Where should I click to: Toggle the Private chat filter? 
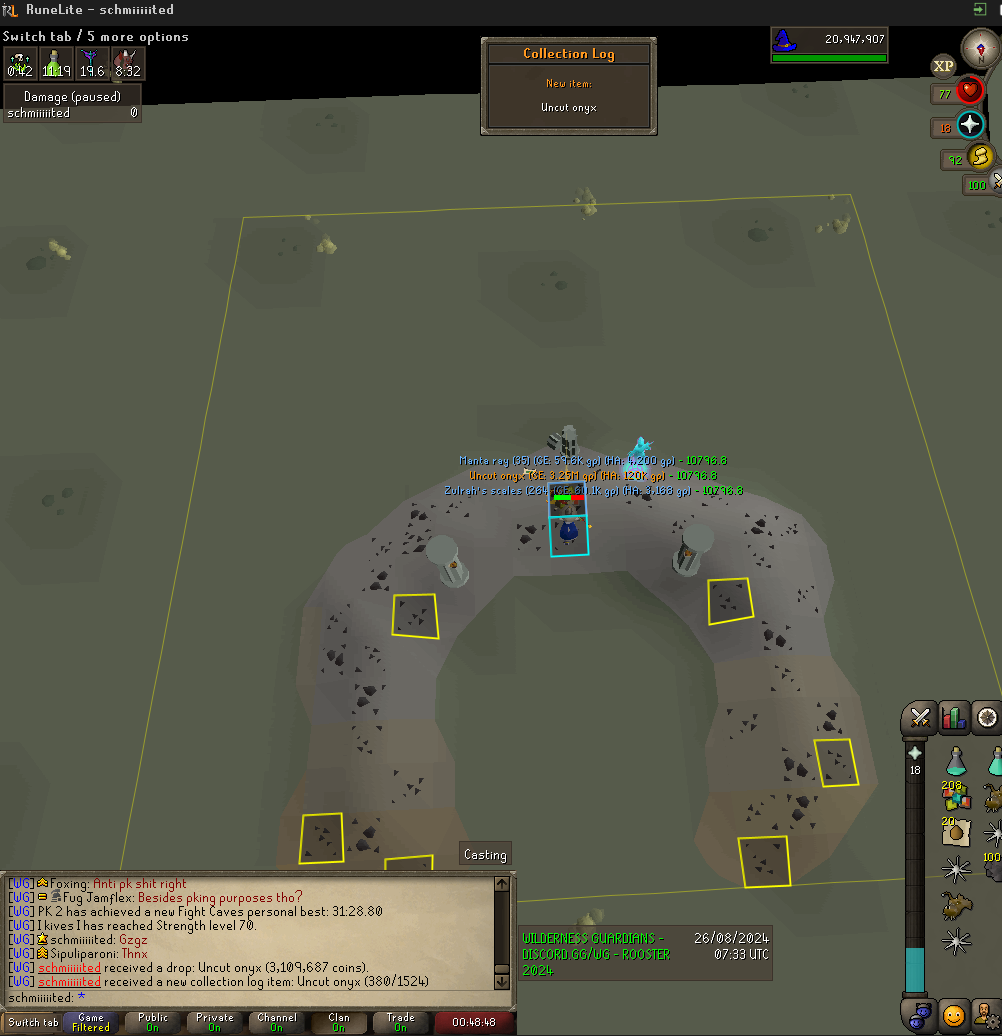click(215, 1022)
